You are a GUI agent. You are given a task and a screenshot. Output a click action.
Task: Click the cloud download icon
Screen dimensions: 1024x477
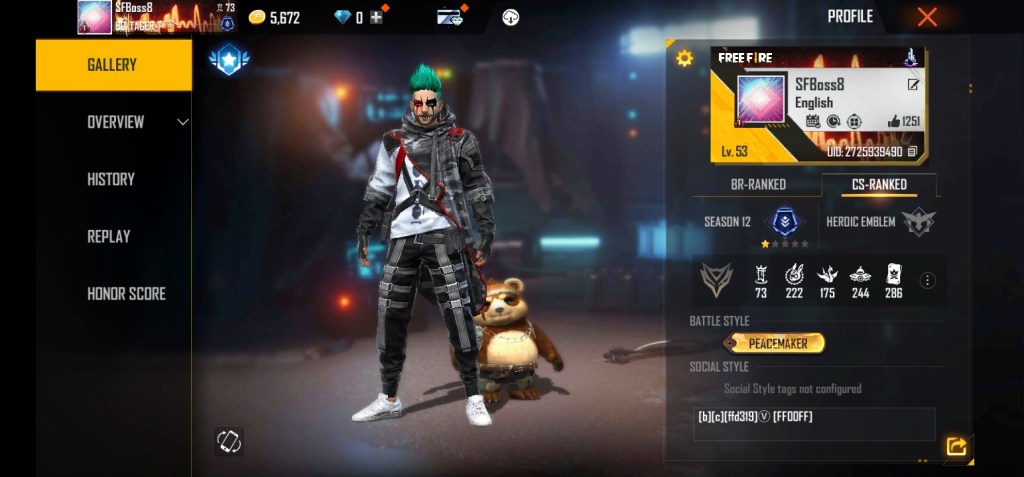(x=511, y=17)
